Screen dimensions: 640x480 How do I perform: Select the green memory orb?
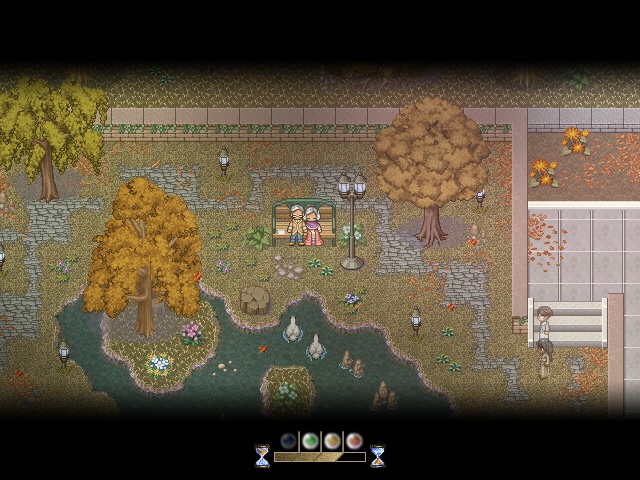pos(311,440)
